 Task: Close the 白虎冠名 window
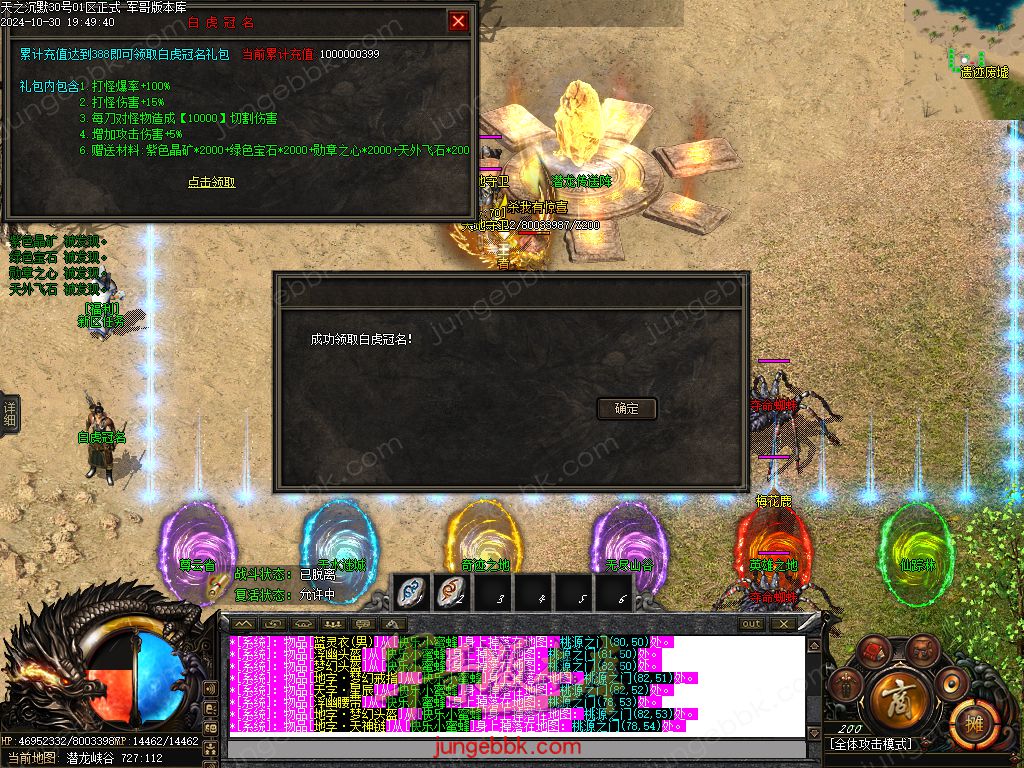pos(458,21)
